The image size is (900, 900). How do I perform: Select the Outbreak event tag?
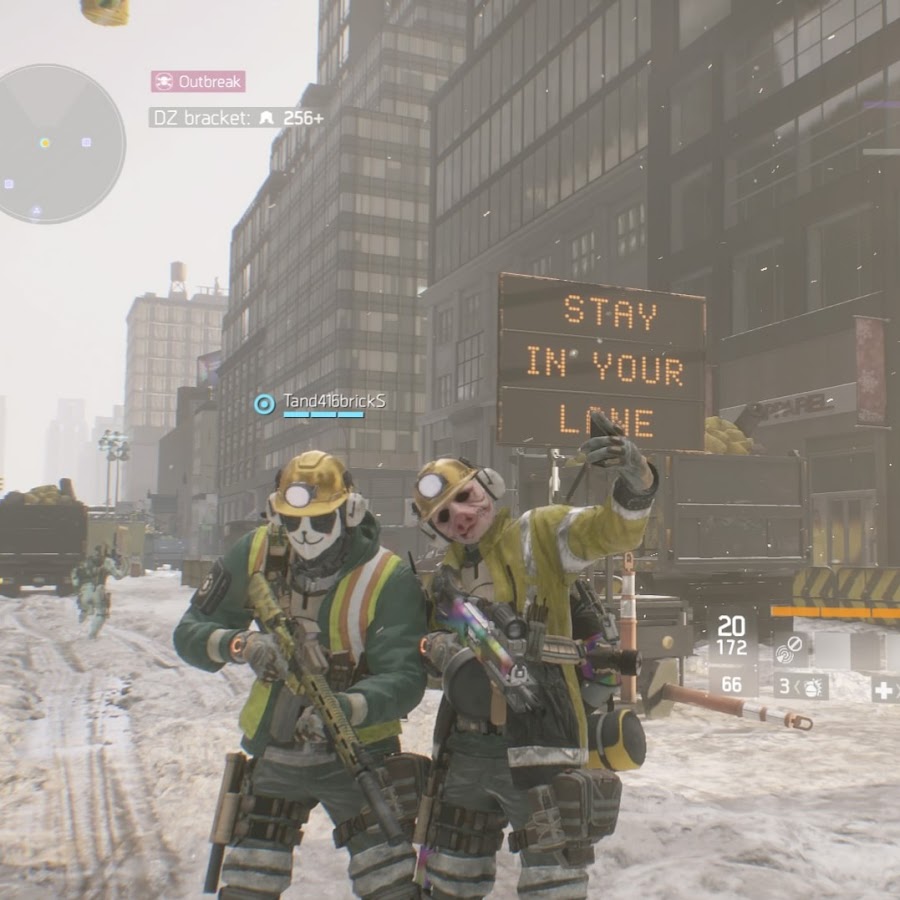(x=198, y=81)
